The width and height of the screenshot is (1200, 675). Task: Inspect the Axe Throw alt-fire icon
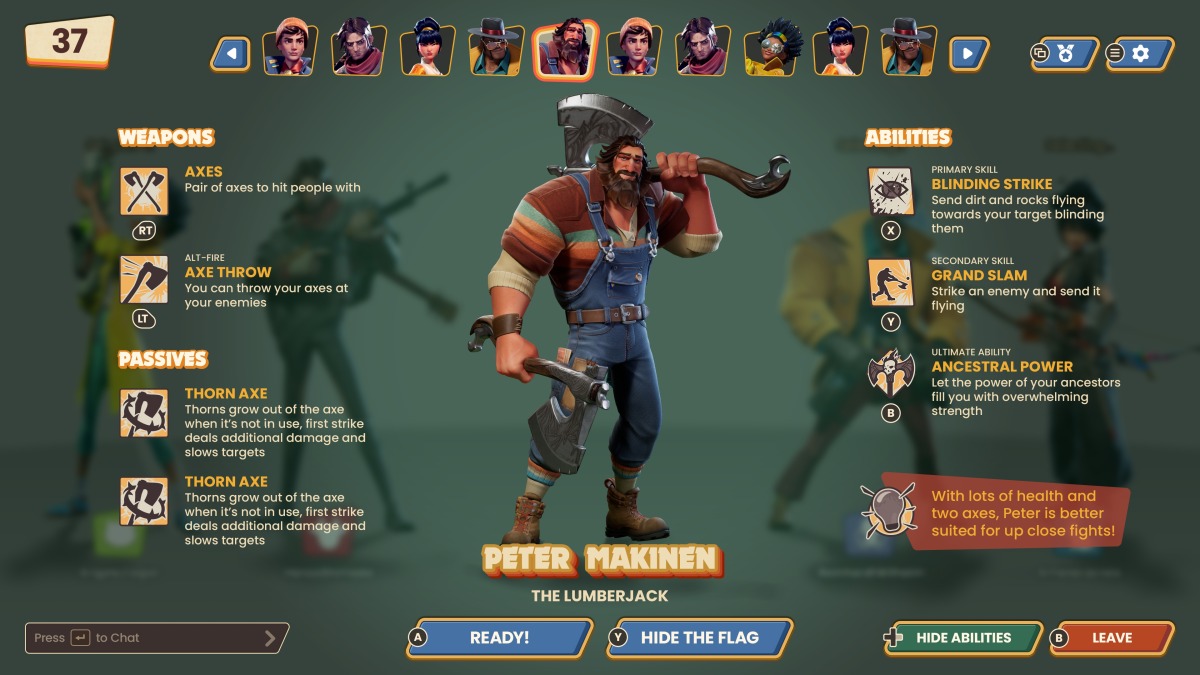[144, 280]
